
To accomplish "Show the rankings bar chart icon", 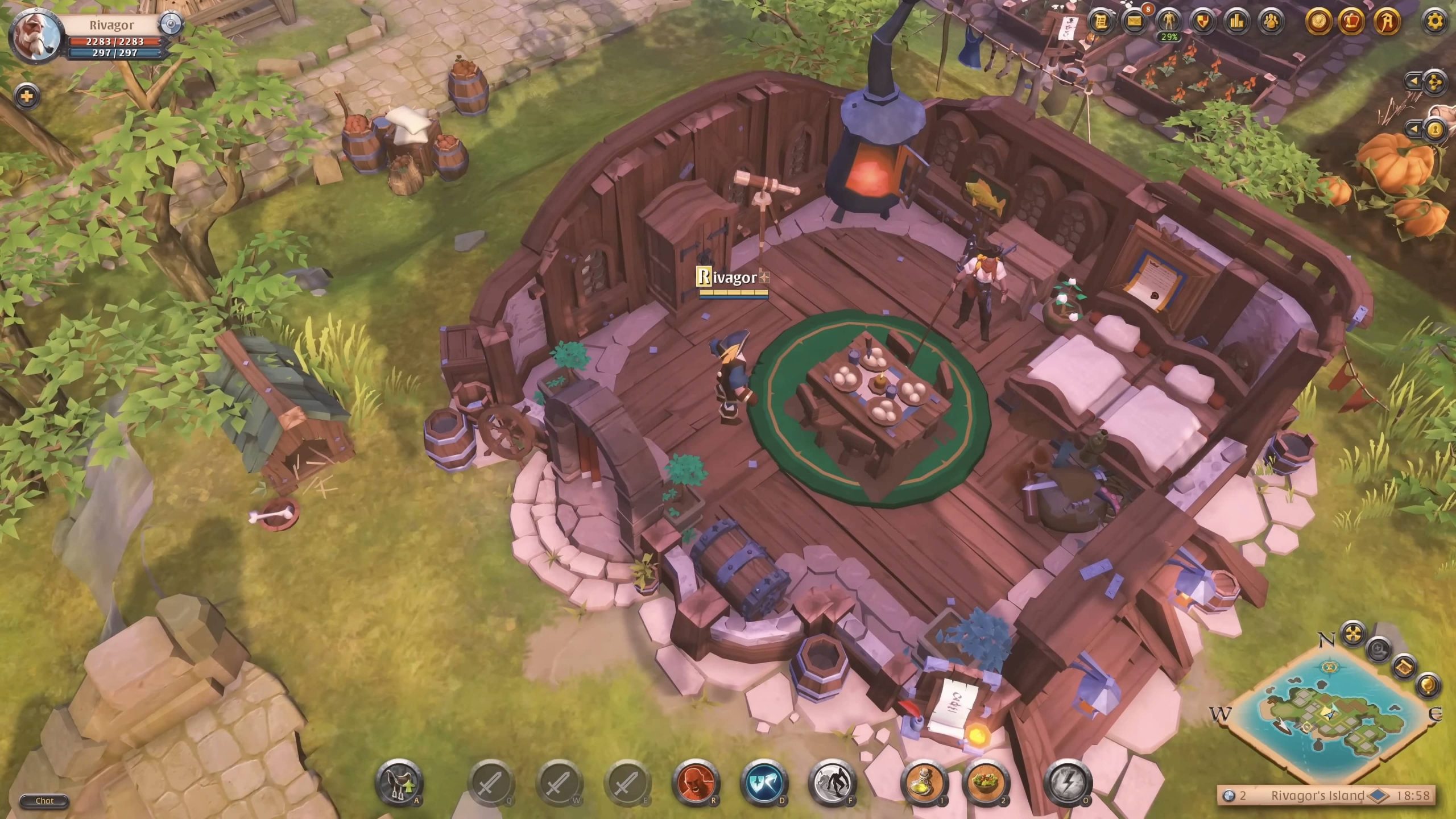I will pyautogui.click(x=1237, y=22).
